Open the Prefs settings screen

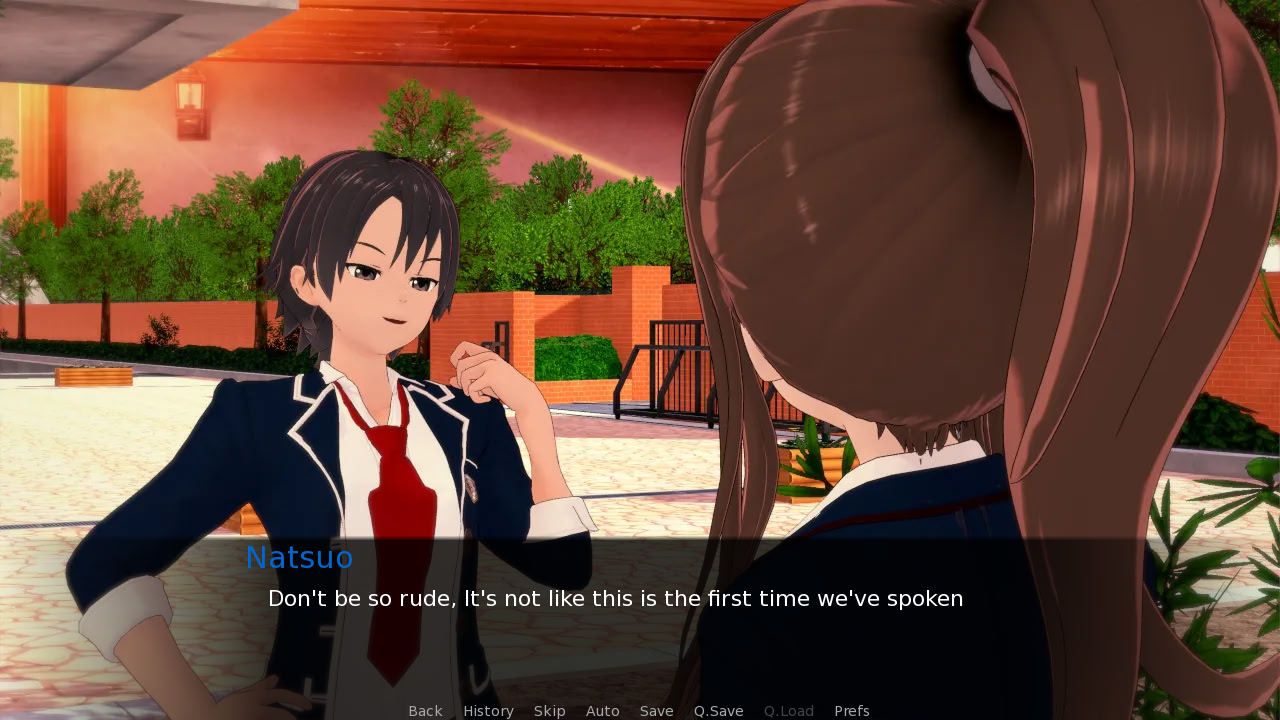pos(851,710)
